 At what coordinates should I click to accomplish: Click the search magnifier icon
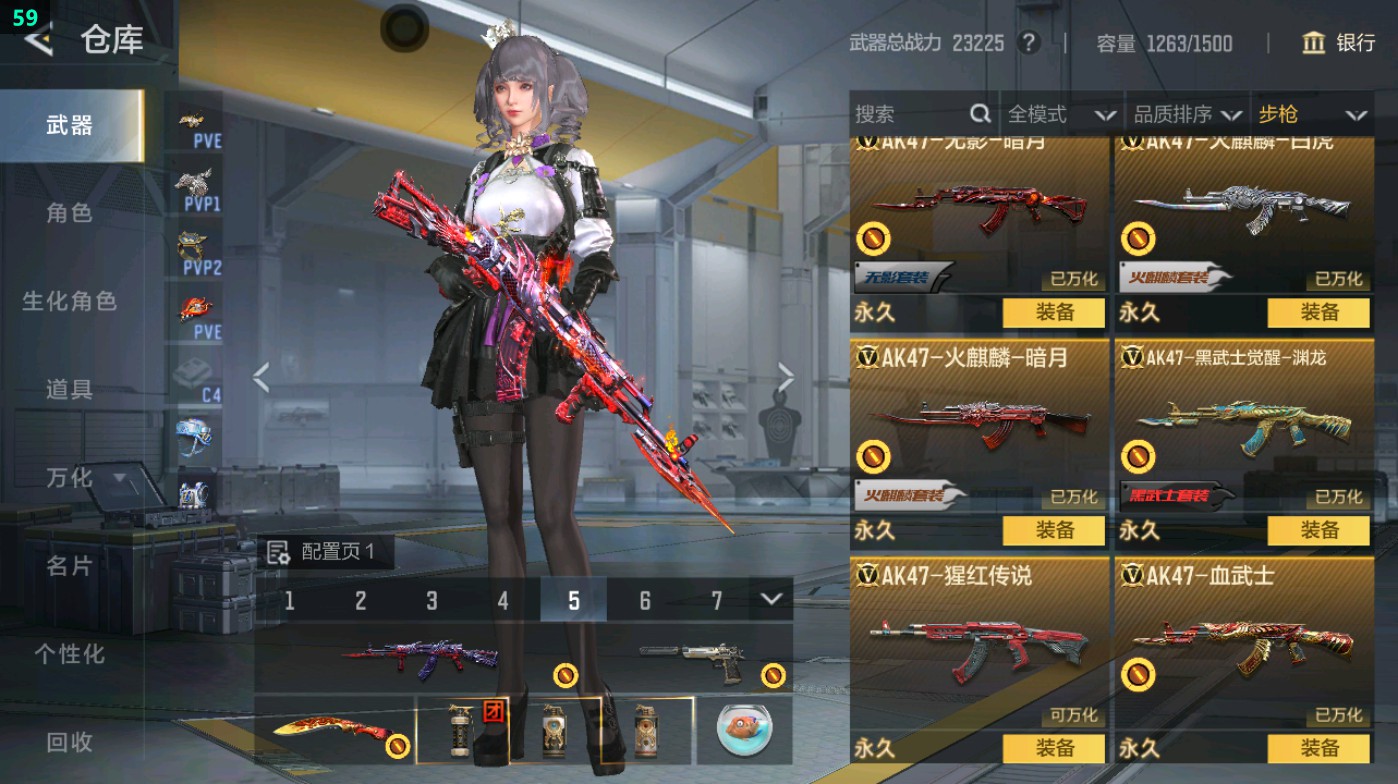(980, 115)
